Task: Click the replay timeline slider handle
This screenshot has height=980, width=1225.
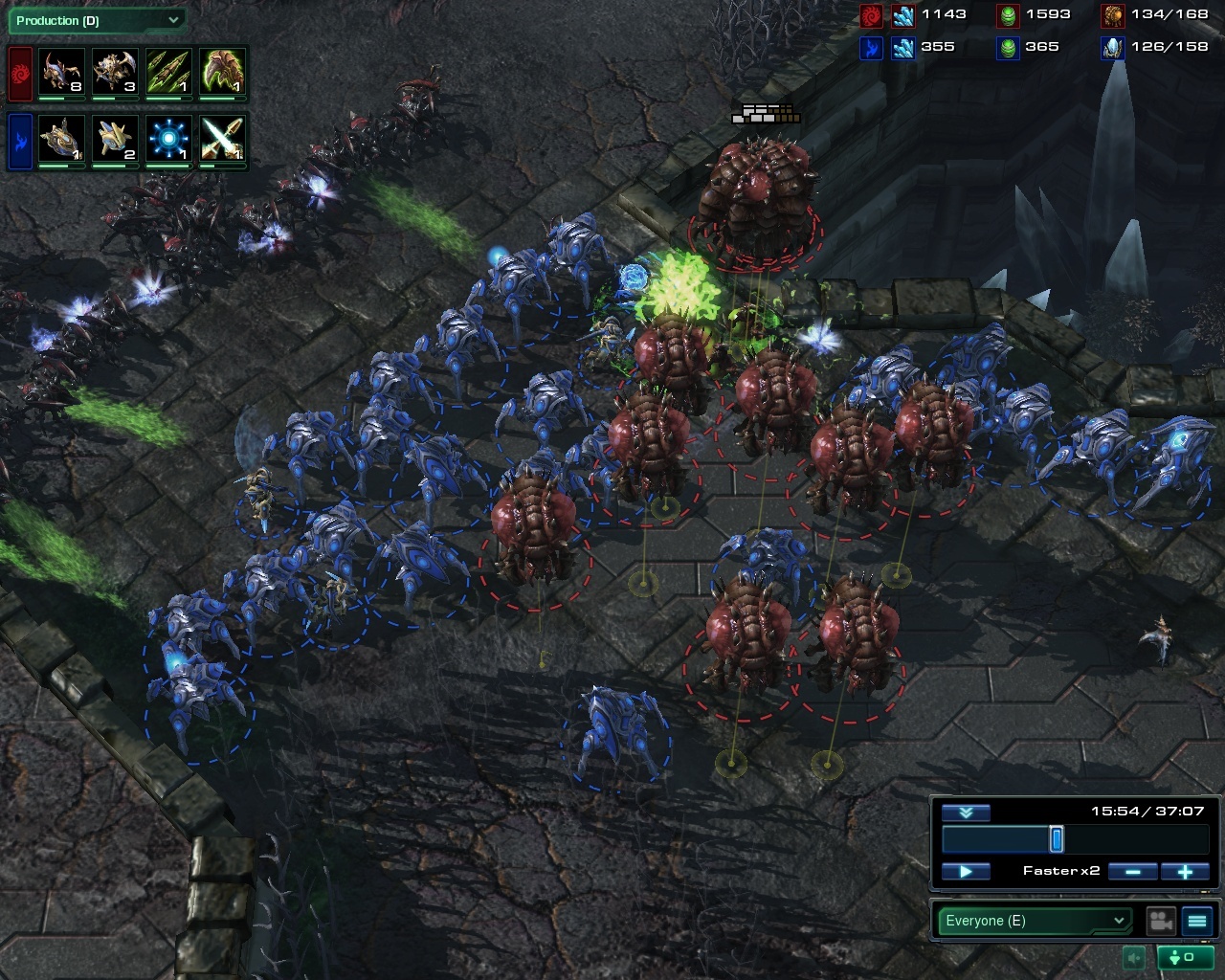Action: point(1057,839)
